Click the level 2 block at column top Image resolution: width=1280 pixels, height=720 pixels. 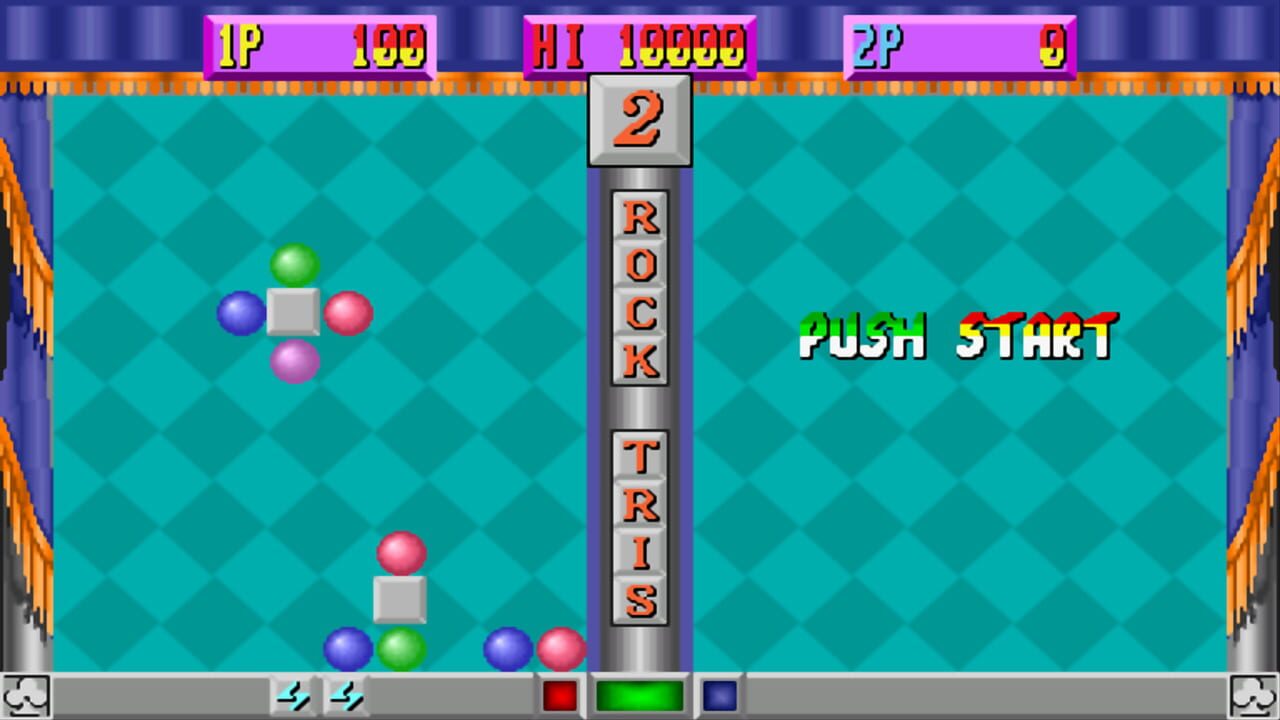(639, 119)
